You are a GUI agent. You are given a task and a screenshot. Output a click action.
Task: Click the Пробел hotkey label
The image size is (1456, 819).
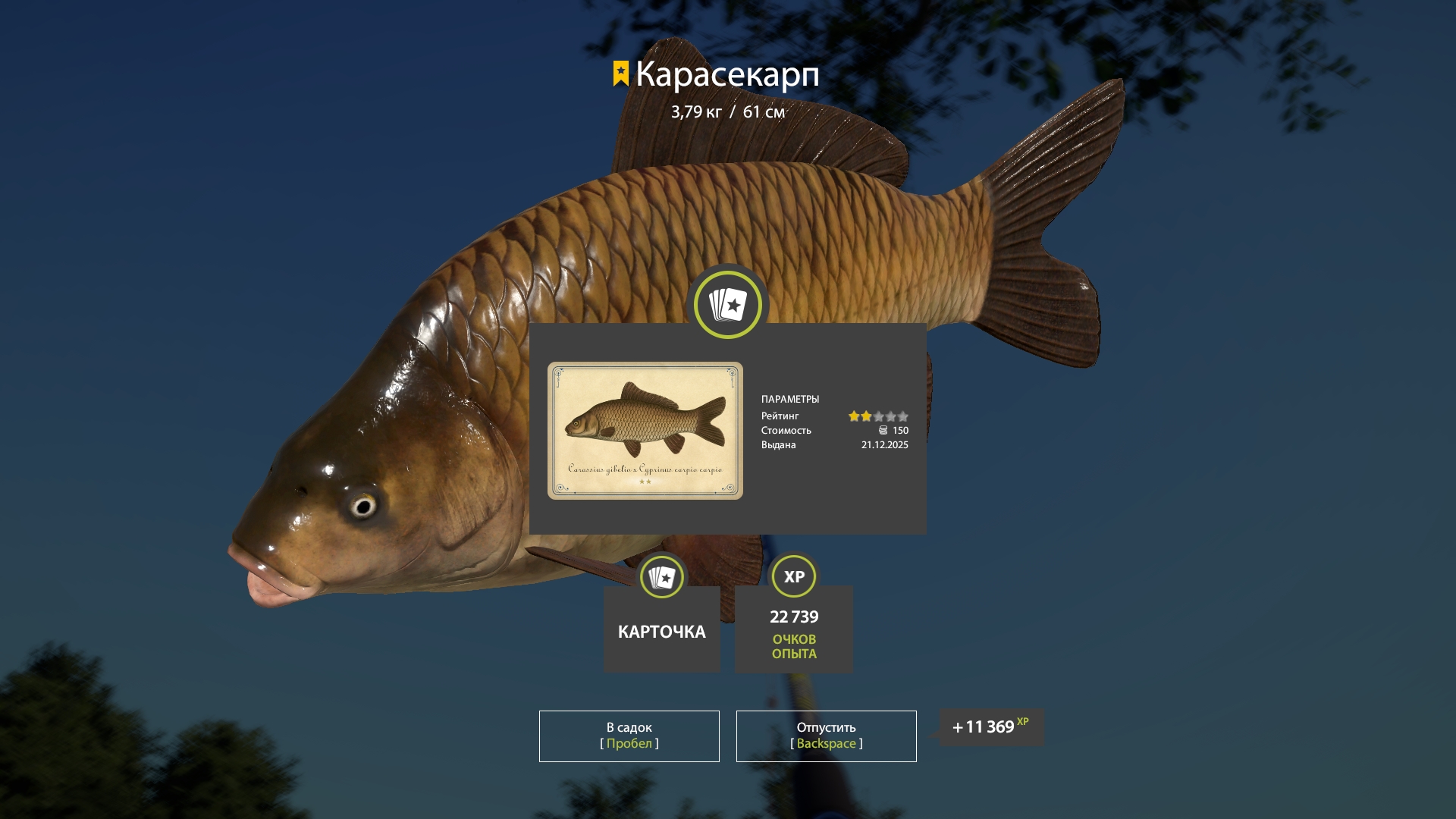click(629, 744)
